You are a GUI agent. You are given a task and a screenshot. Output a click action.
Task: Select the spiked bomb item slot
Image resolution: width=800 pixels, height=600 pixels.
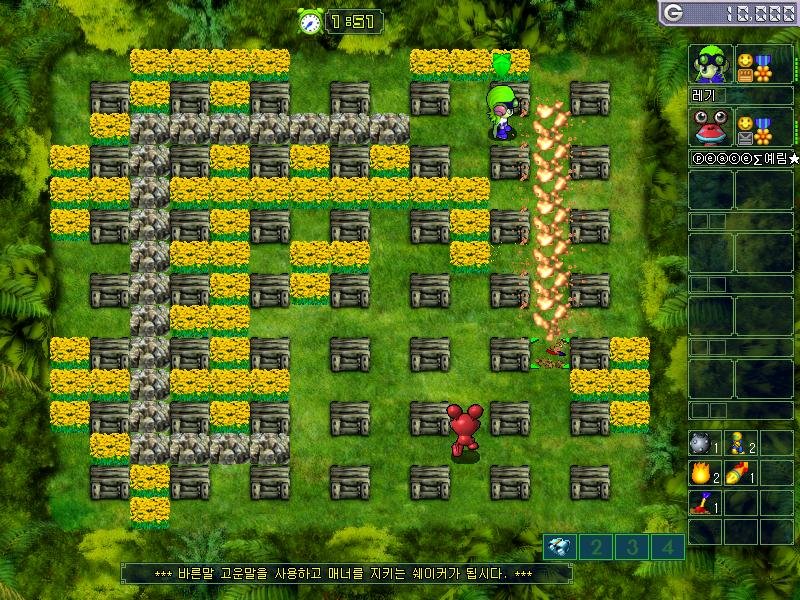[x=701, y=443]
